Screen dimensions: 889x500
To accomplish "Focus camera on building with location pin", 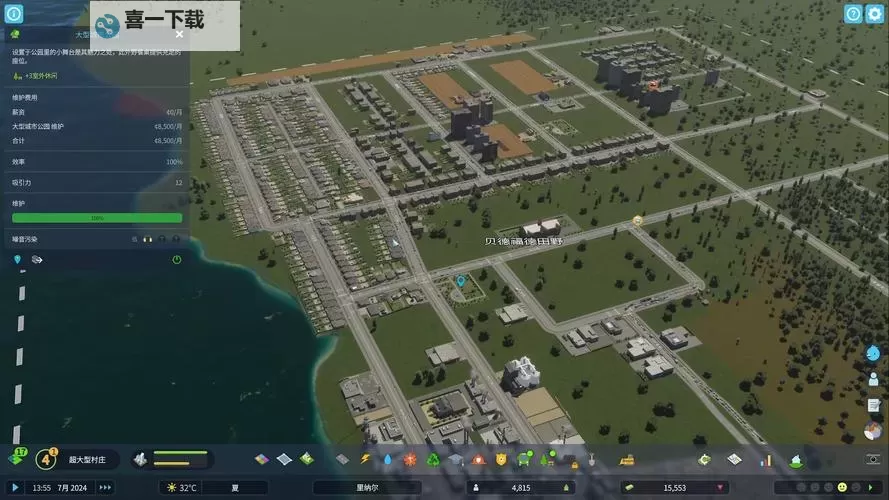I will coord(17,260).
